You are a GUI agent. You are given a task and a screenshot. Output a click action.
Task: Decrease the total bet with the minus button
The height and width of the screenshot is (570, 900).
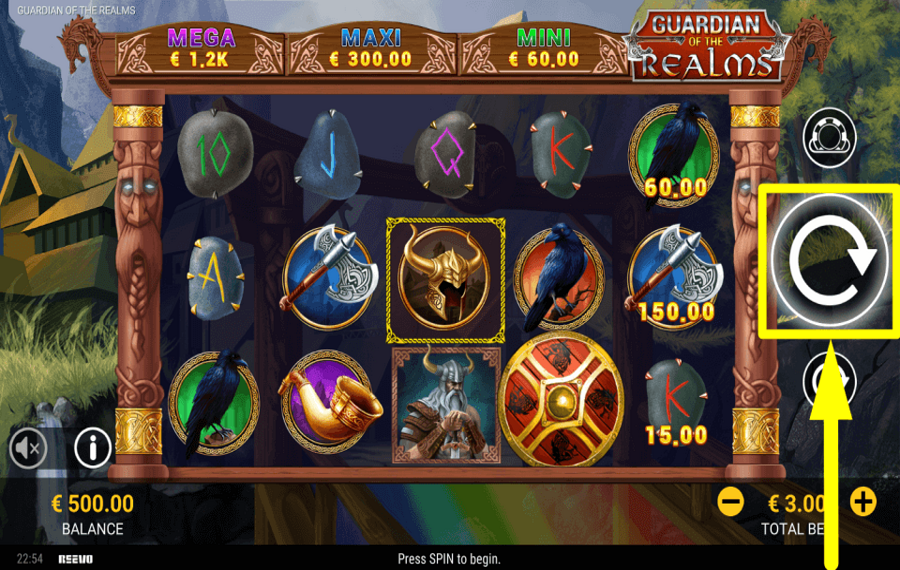(x=731, y=502)
